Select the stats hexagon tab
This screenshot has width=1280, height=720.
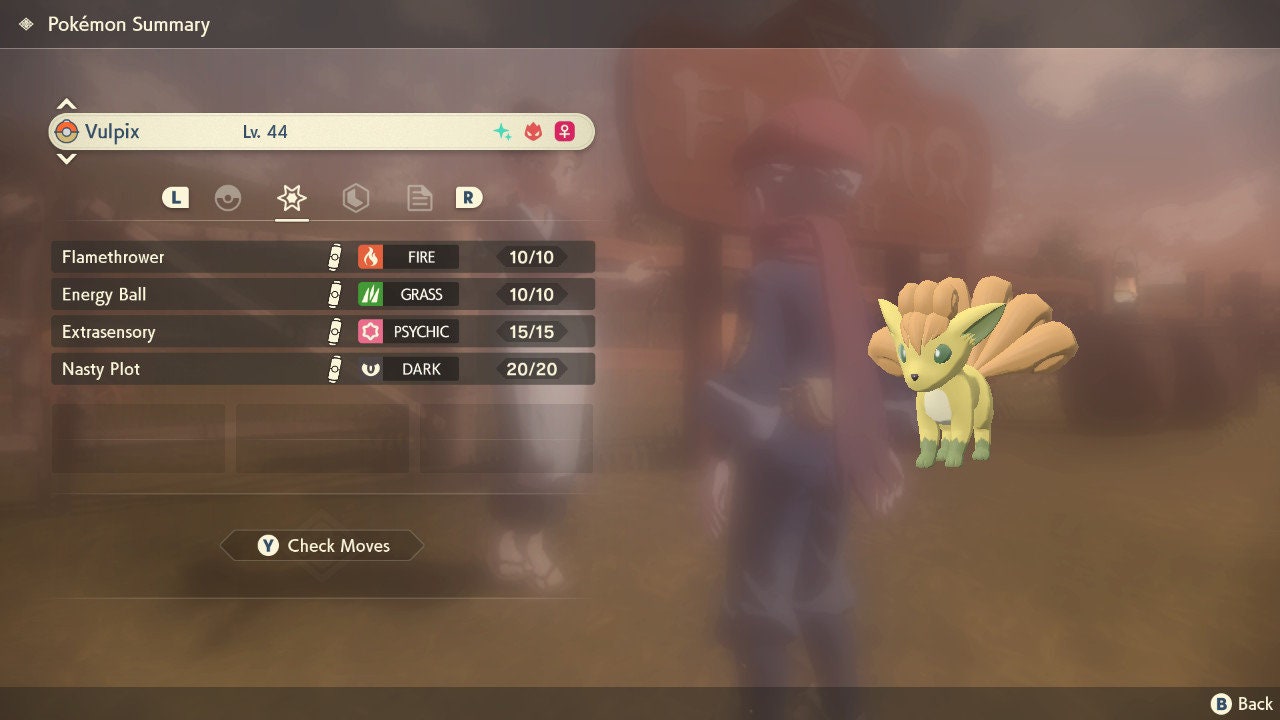tap(356, 198)
